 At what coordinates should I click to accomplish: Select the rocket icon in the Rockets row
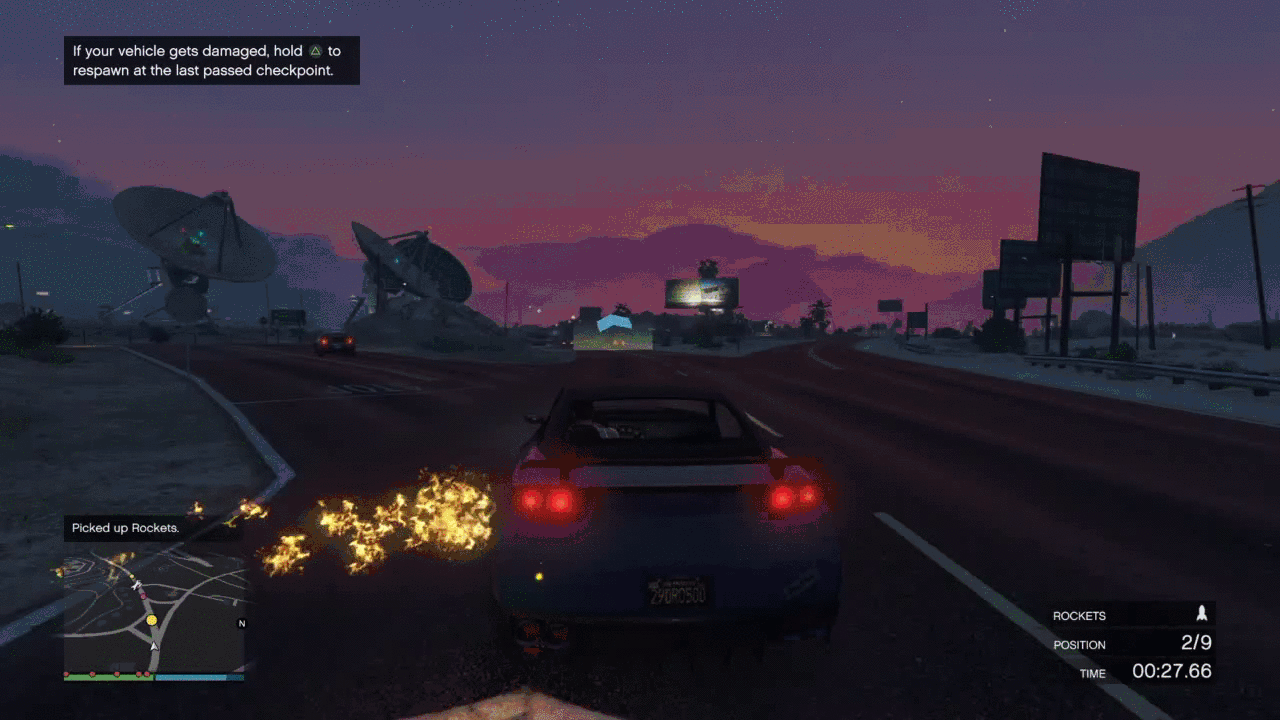click(x=1202, y=615)
